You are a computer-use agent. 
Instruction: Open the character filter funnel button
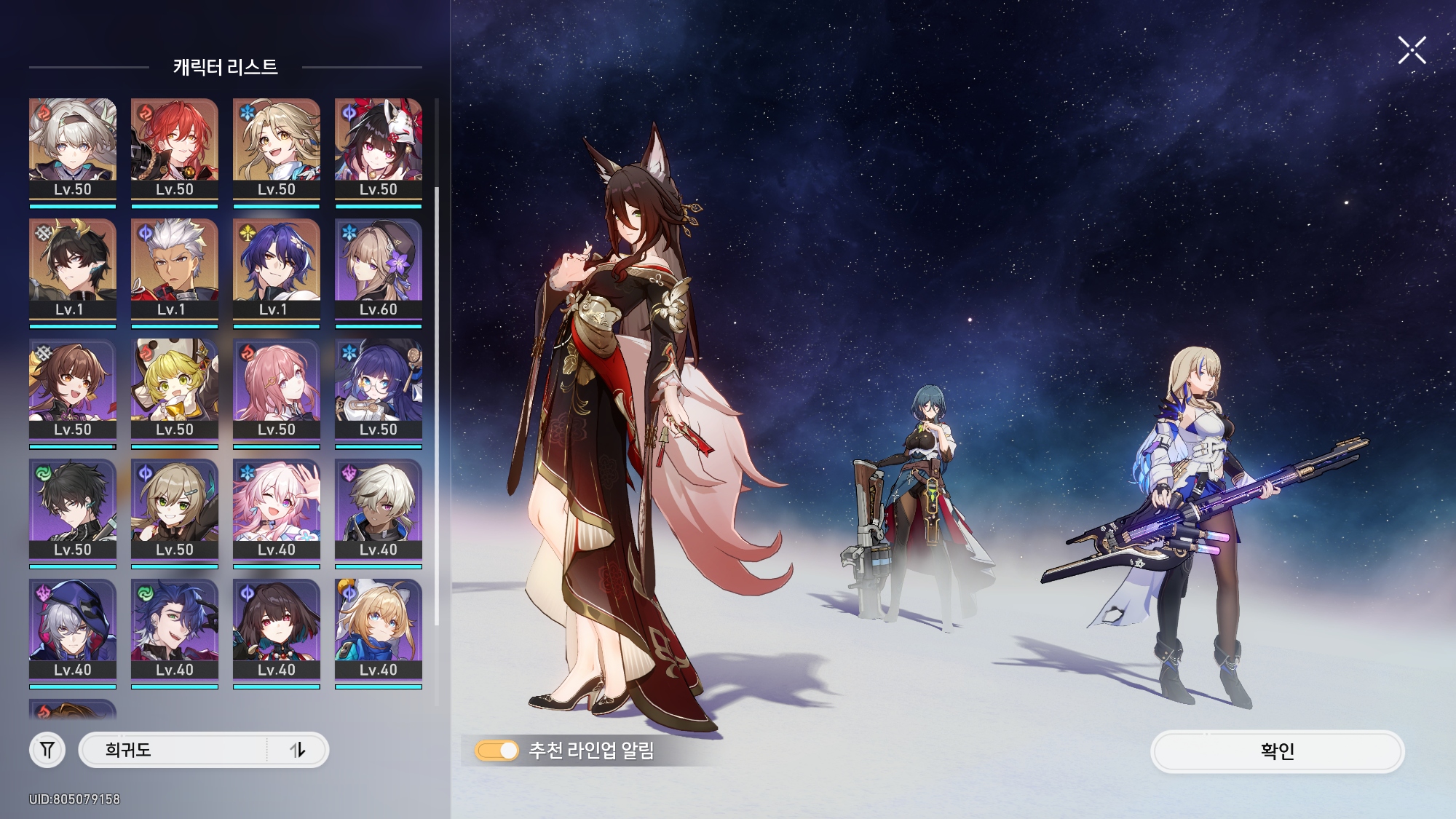47,750
